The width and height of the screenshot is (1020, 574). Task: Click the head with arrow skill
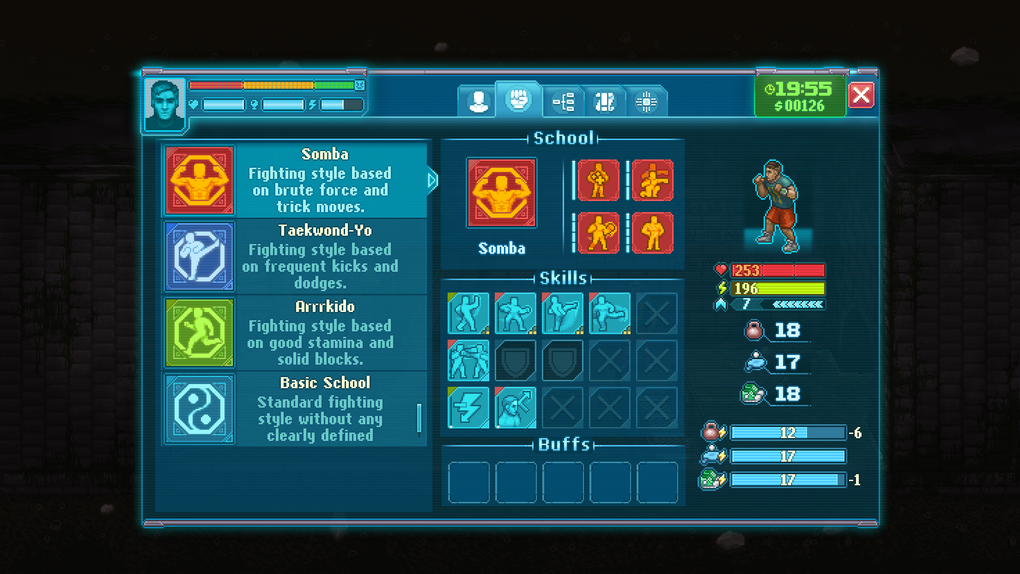coord(515,408)
